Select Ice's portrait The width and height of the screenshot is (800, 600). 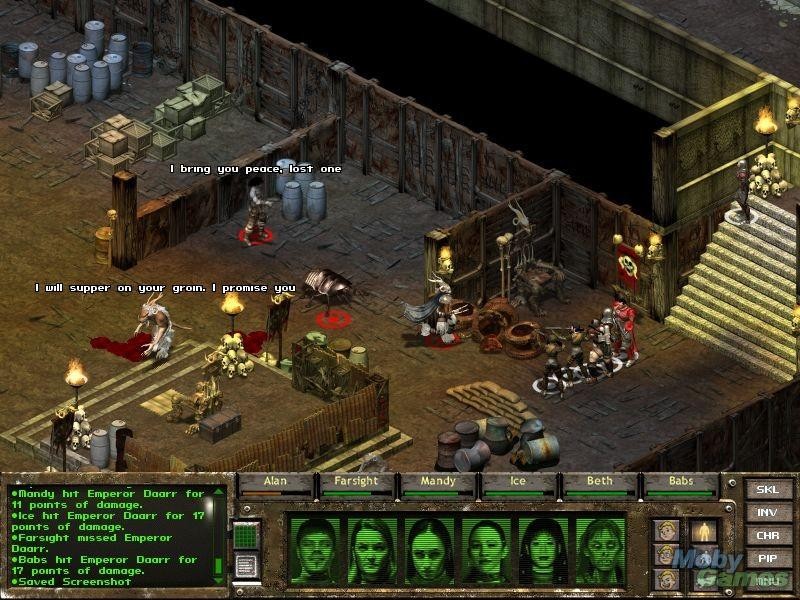(x=487, y=549)
